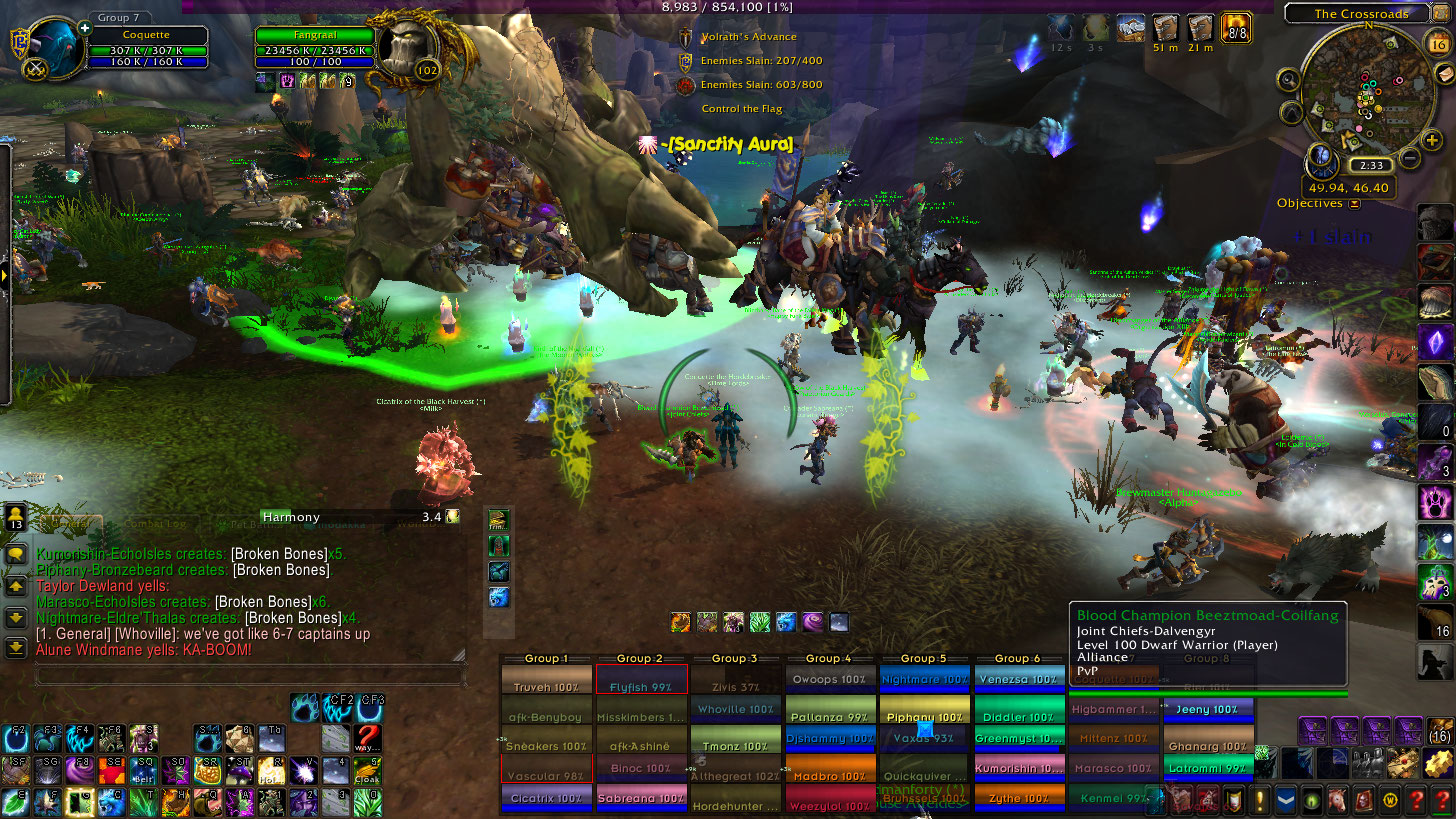The image size is (1456, 819).
Task: Collapse the Objectives tracker
Action: click(x=1354, y=204)
